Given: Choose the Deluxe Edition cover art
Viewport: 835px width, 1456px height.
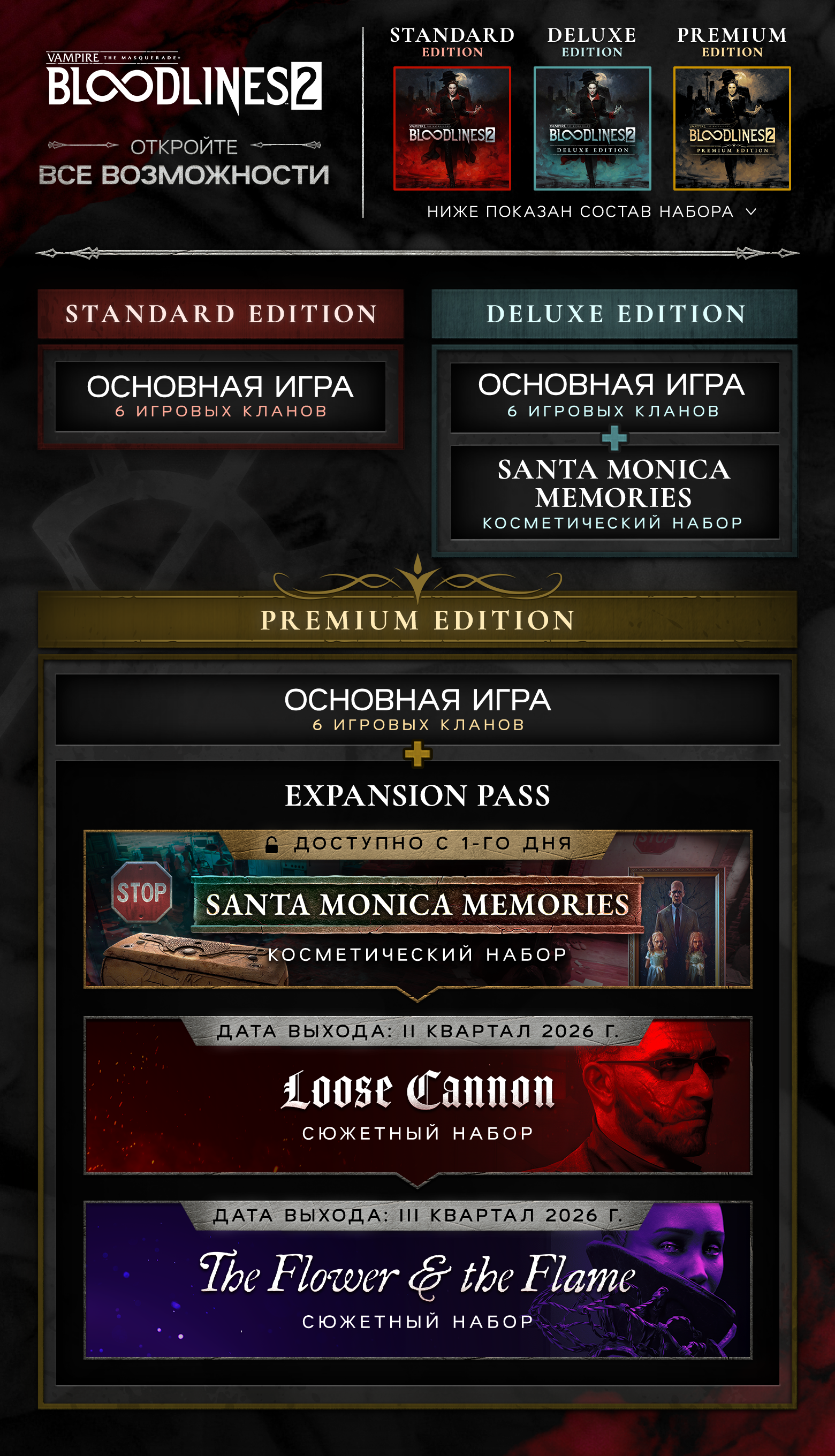Looking at the screenshot, I should point(592,128).
